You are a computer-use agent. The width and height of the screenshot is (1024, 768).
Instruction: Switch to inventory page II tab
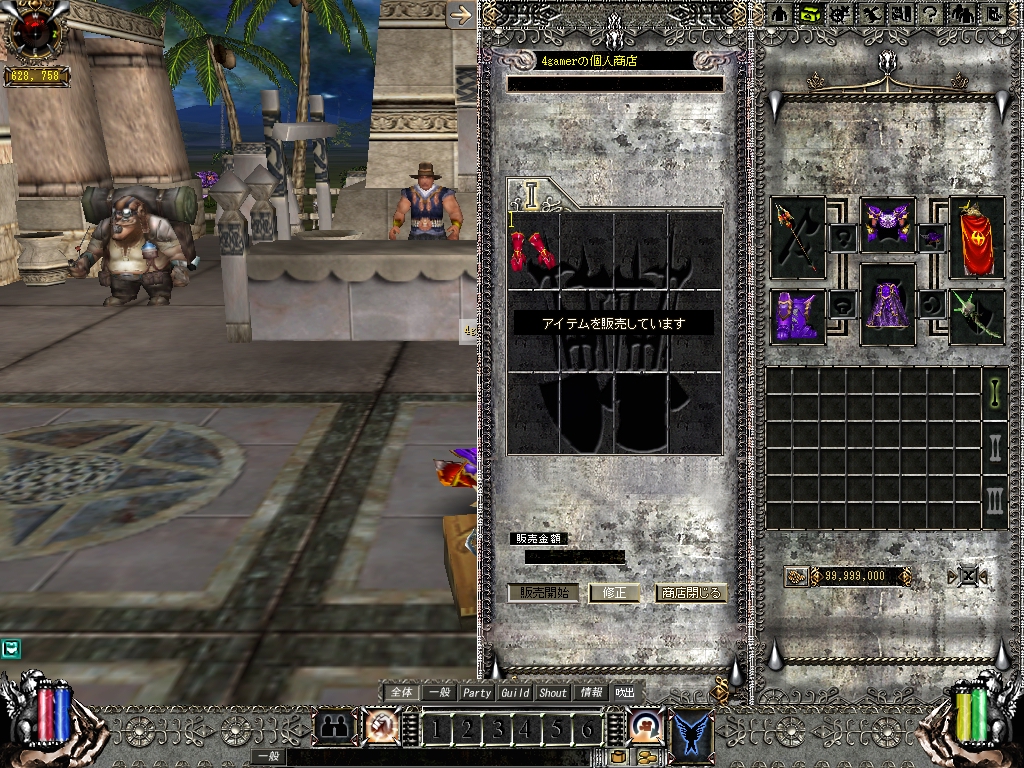pos(995,446)
